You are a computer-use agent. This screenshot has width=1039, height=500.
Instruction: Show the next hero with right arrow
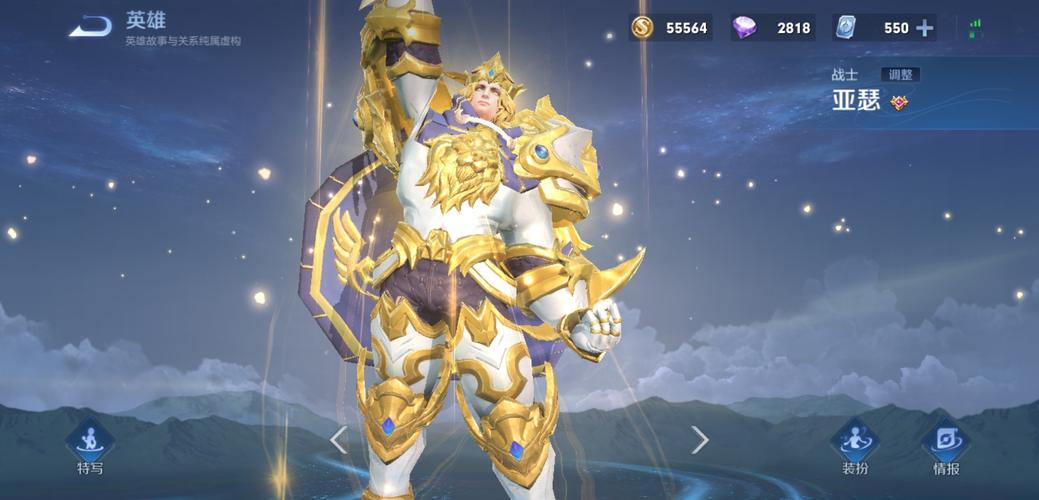[x=700, y=439]
